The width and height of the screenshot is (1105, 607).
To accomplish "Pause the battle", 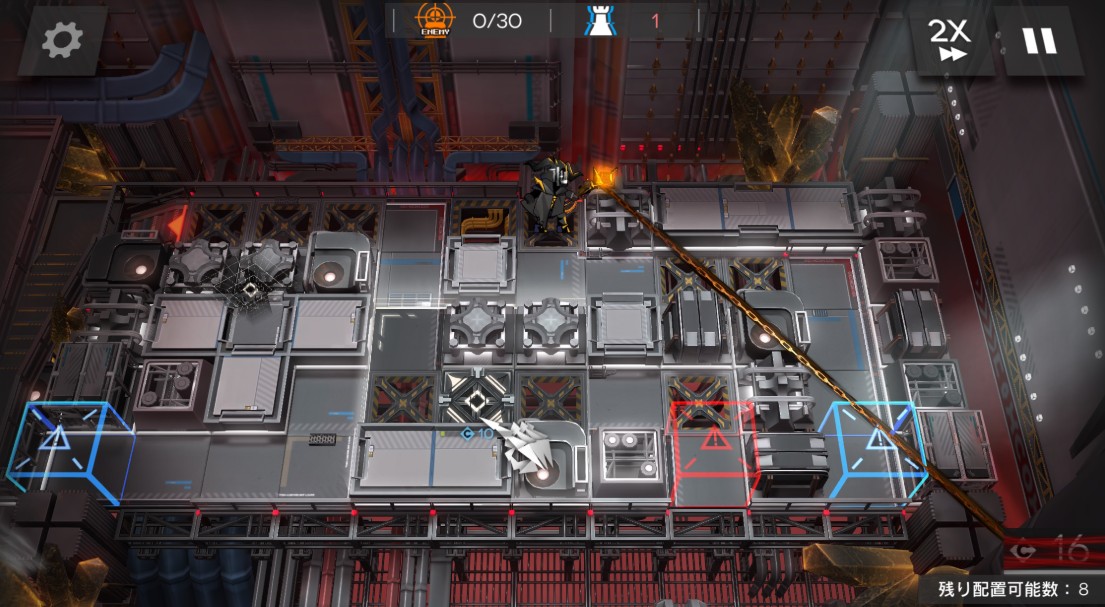I will click(x=1038, y=40).
